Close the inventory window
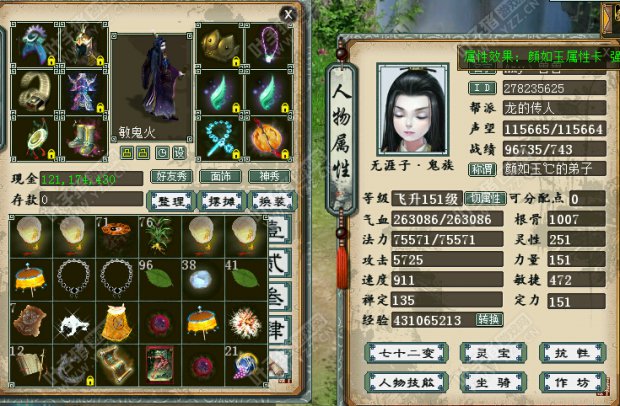This screenshot has height=406, width=620. point(288,14)
